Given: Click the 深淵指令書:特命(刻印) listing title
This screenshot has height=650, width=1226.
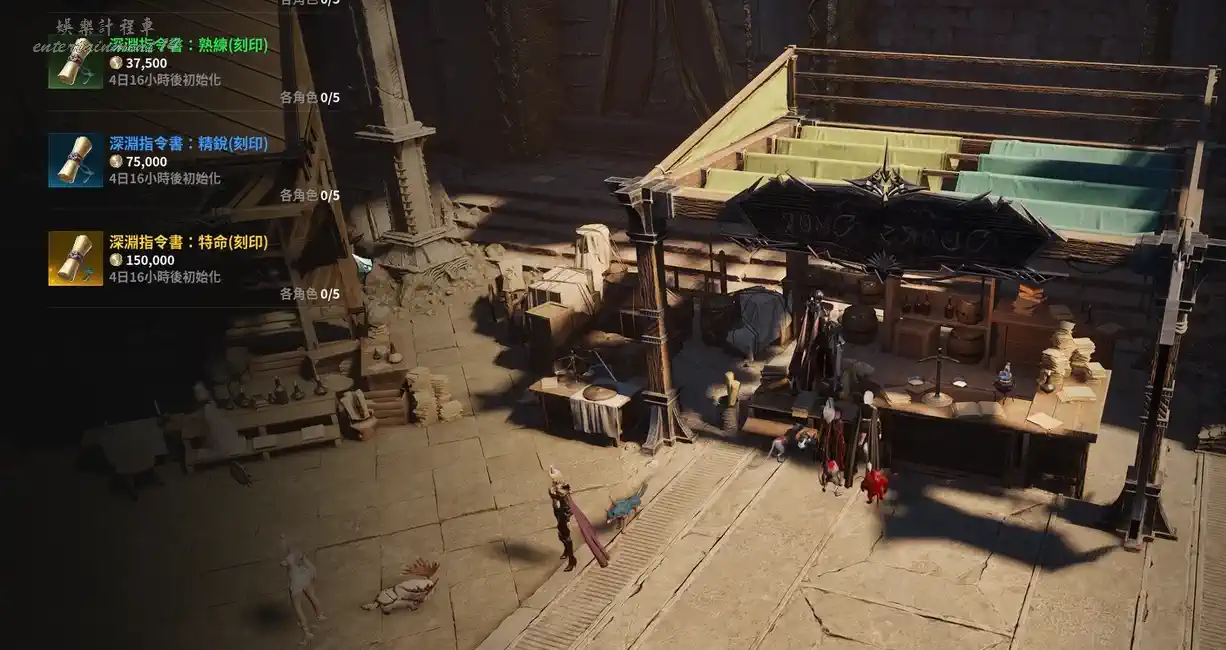Looking at the screenshot, I should [x=188, y=242].
